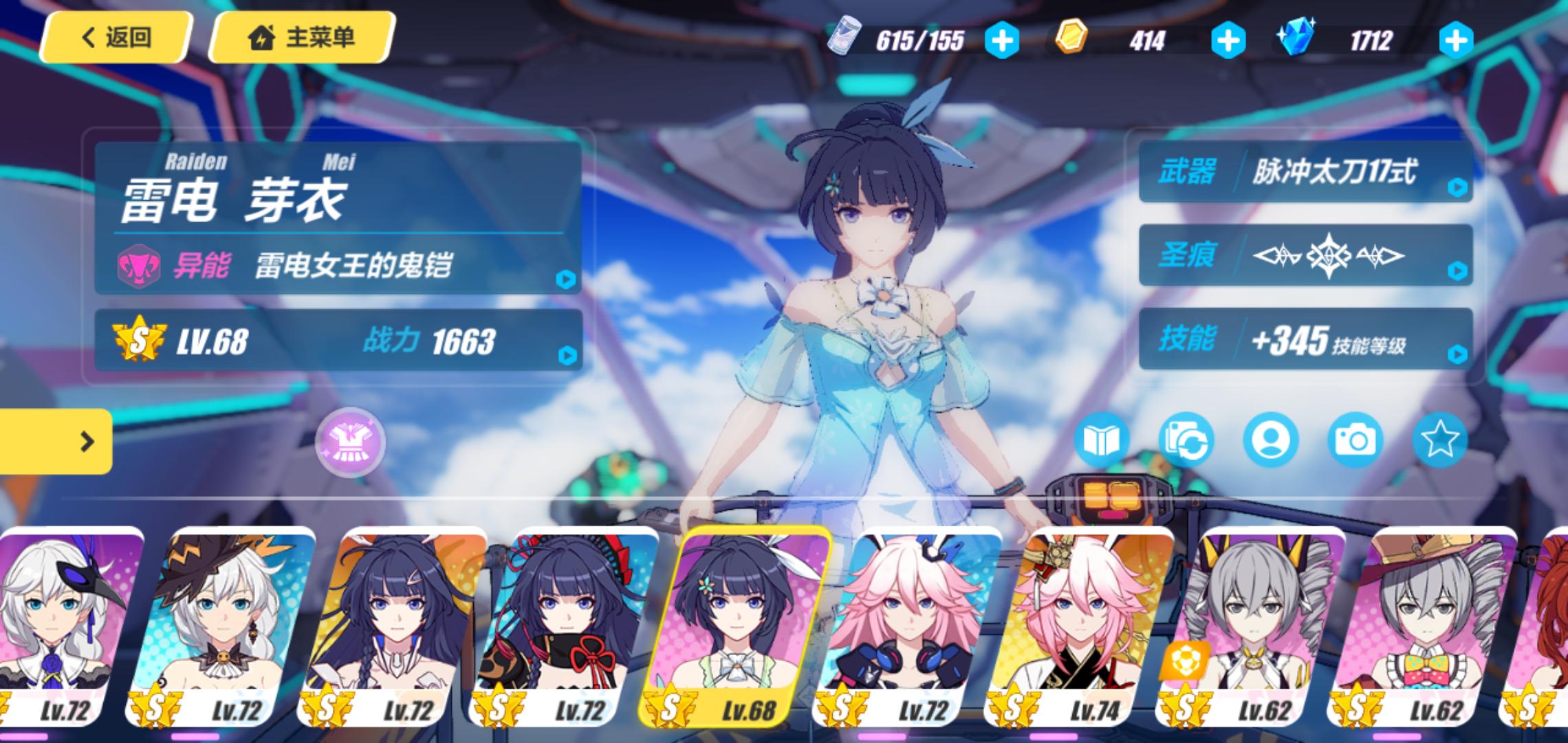Open the LV.68 level and 战力 panel

point(337,341)
